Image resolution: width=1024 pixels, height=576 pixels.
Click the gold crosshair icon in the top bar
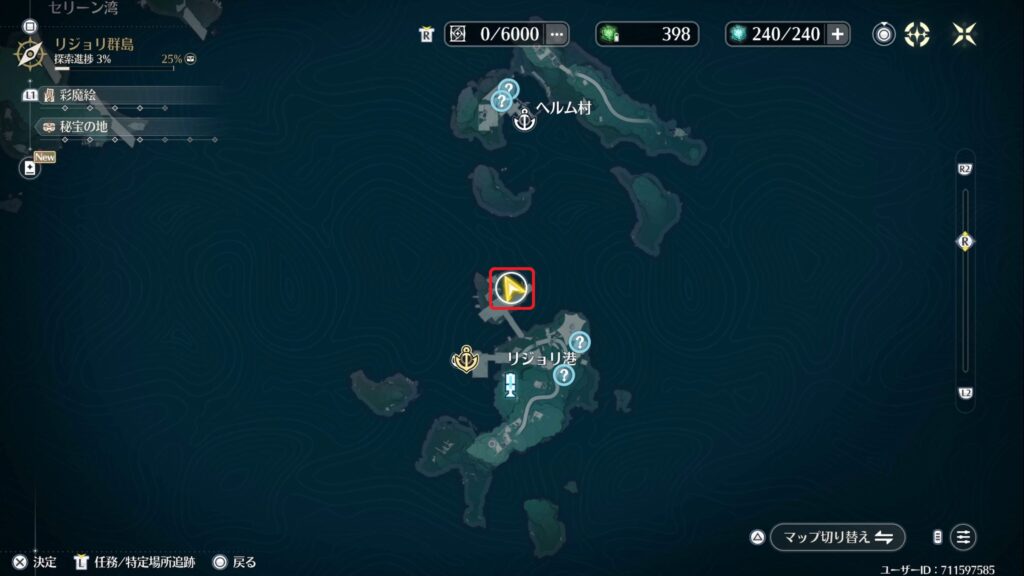pos(917,34)
